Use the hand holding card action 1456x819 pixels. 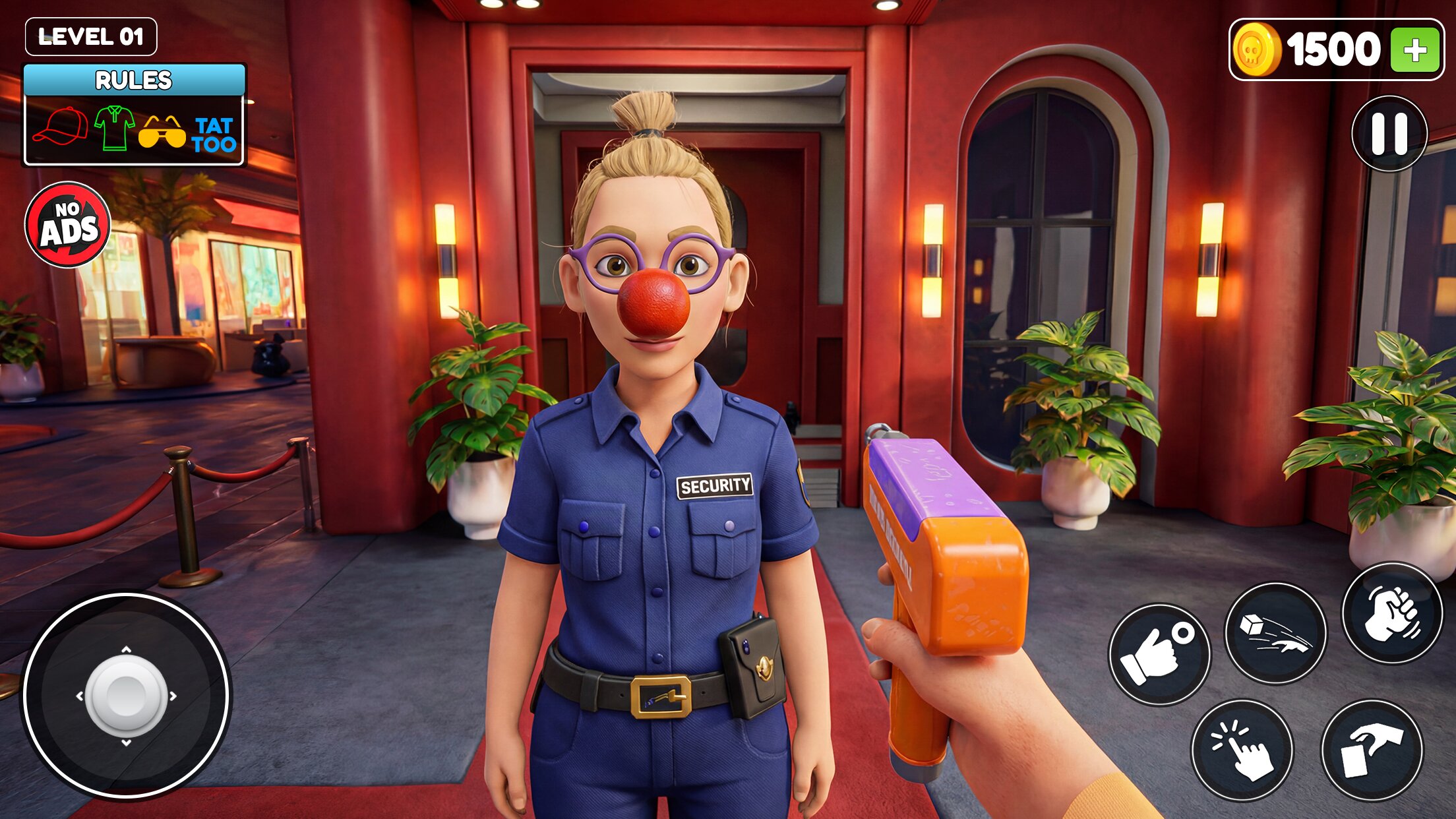point(1372,750)
